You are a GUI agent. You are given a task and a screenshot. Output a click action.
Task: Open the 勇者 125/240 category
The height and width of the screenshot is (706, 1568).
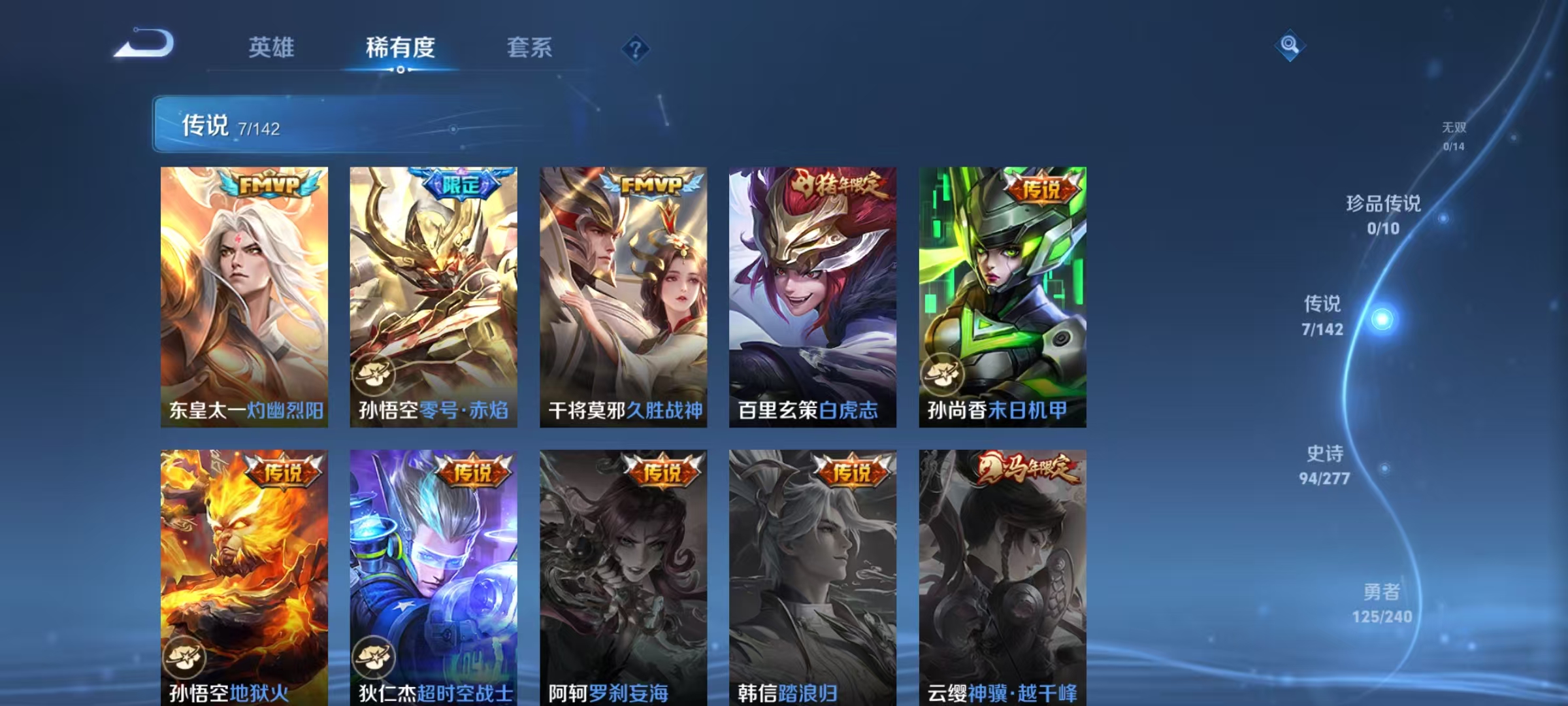pos(1382,596)
